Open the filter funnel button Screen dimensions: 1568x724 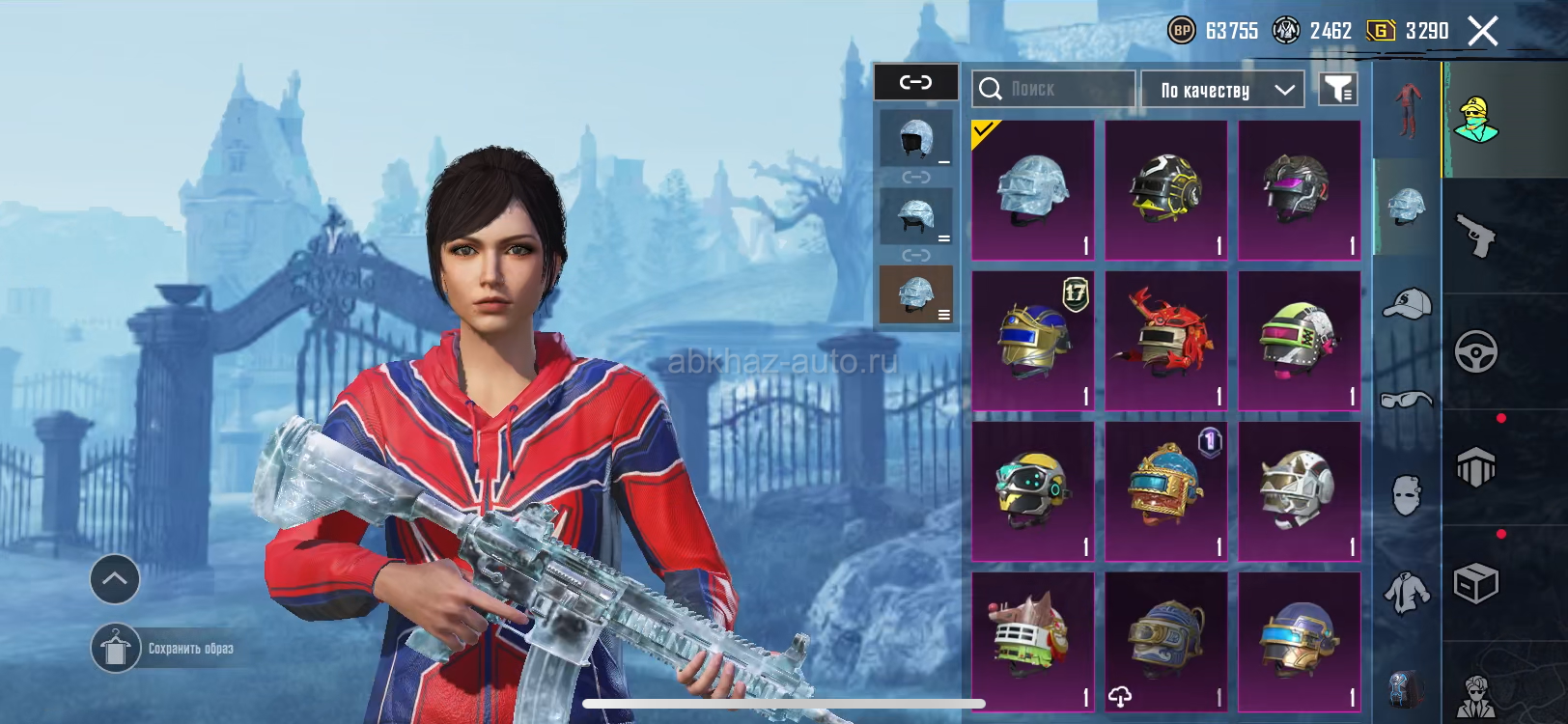tap(1338, 90)
